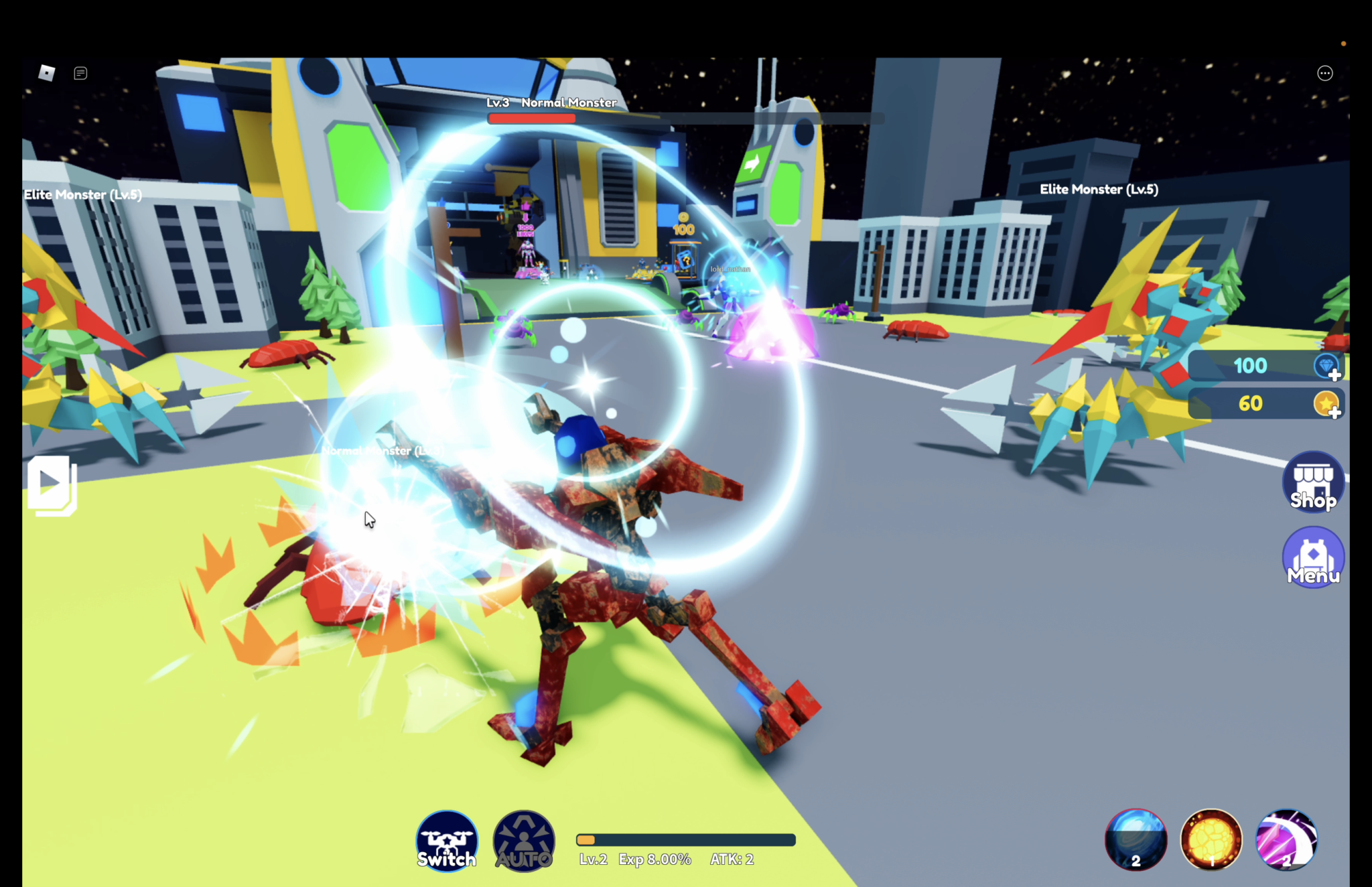Expand the sidebar panel on the left edge

click(52, 483)
